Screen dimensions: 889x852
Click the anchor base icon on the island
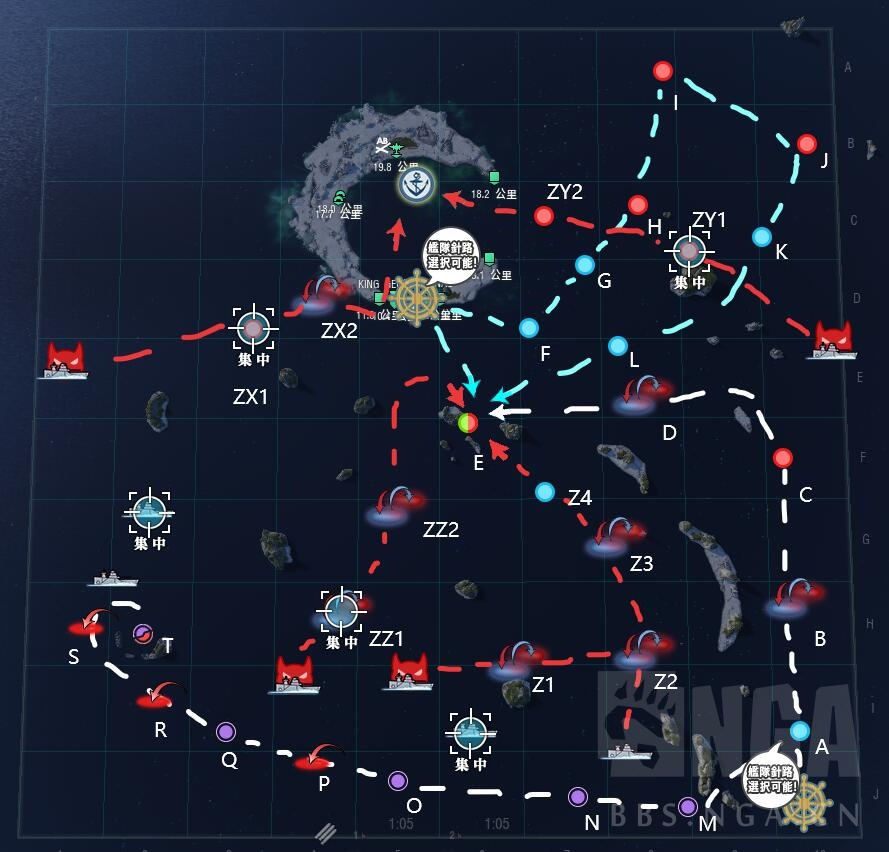coord(415,184)
